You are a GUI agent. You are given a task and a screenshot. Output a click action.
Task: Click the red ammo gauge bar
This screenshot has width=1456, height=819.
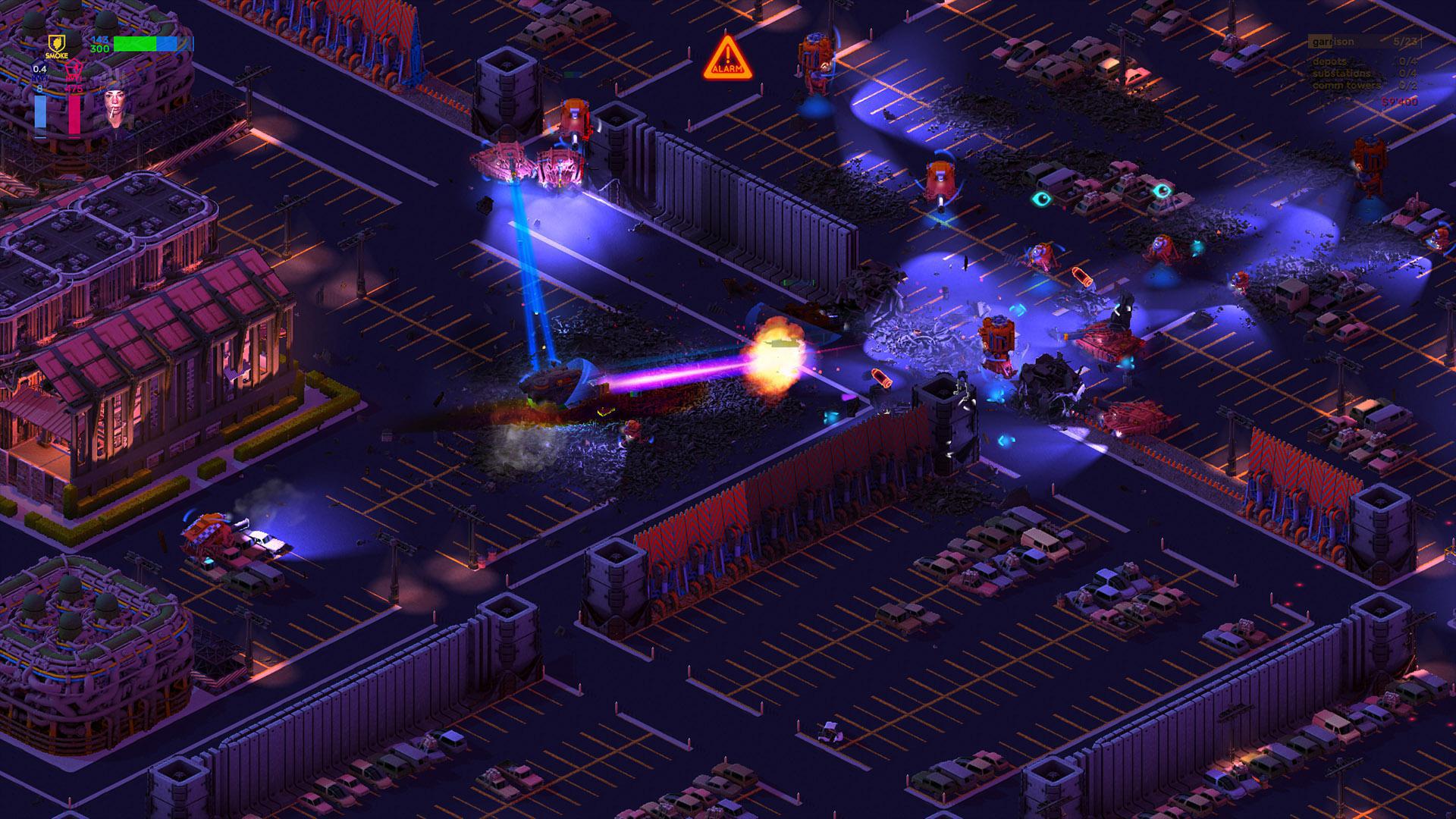pyautogui.click(x=74, y=115)
